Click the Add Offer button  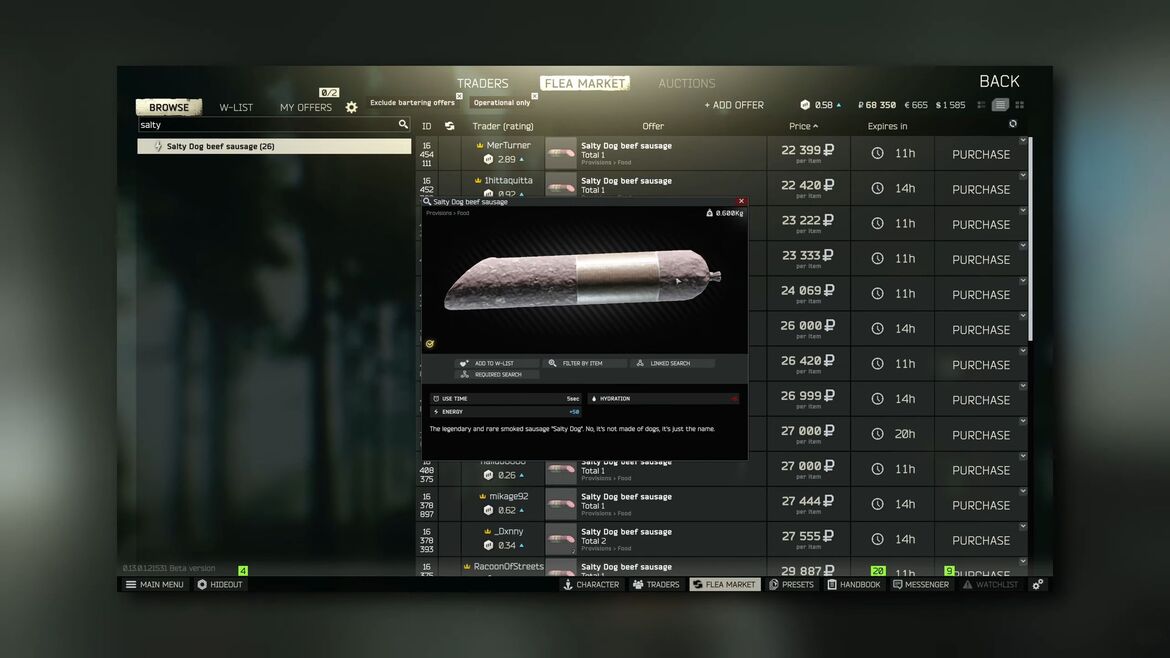click(x=734, y=105)
